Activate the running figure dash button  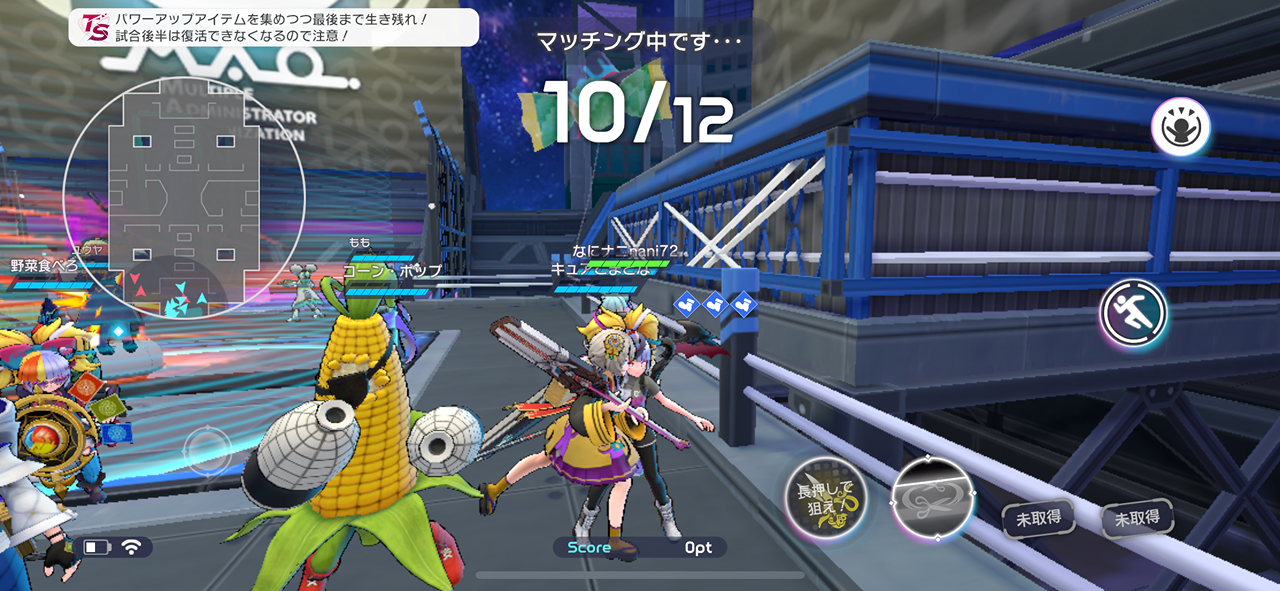(x=1134, y=313)
